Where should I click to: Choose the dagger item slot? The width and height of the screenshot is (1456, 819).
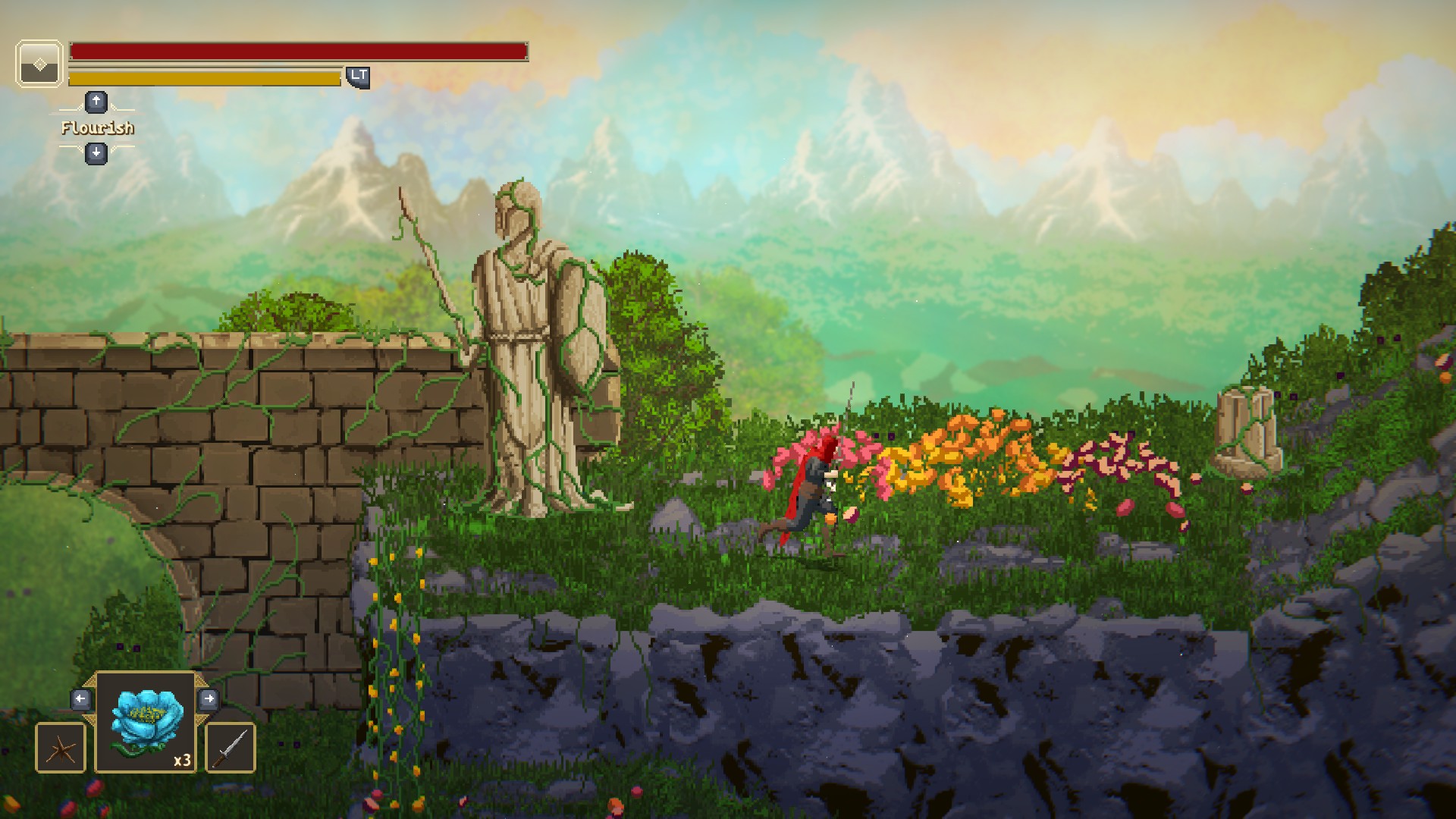(x=231, y=748)
